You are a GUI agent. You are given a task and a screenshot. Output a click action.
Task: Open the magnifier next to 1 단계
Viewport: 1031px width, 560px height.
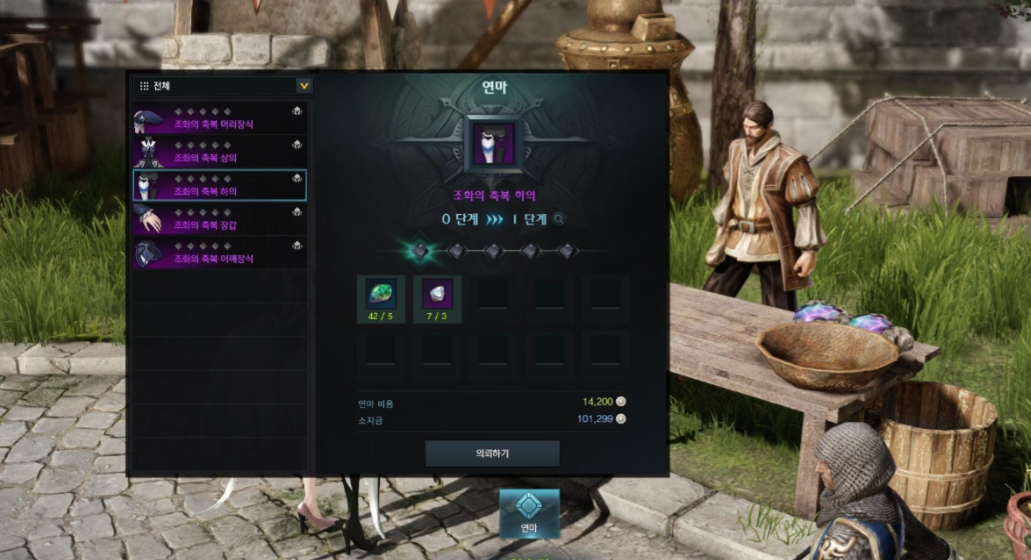[x=559, y=218]
